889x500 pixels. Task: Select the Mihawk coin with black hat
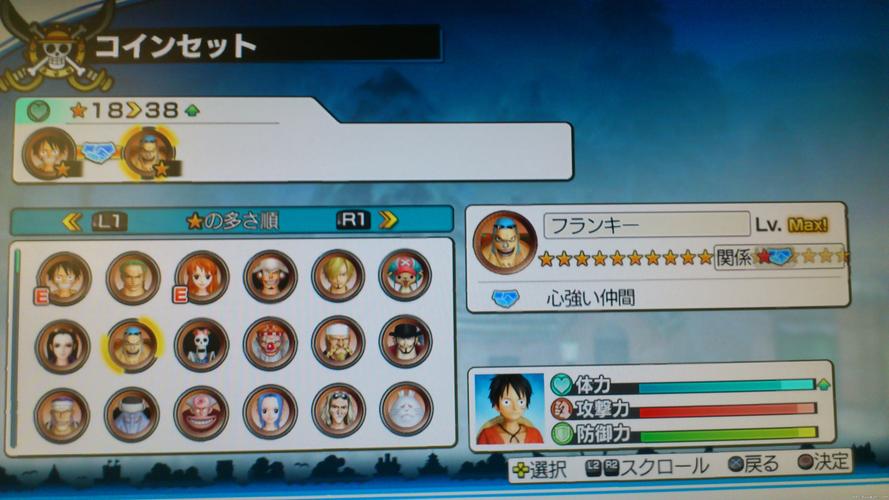tap(406, 342)
